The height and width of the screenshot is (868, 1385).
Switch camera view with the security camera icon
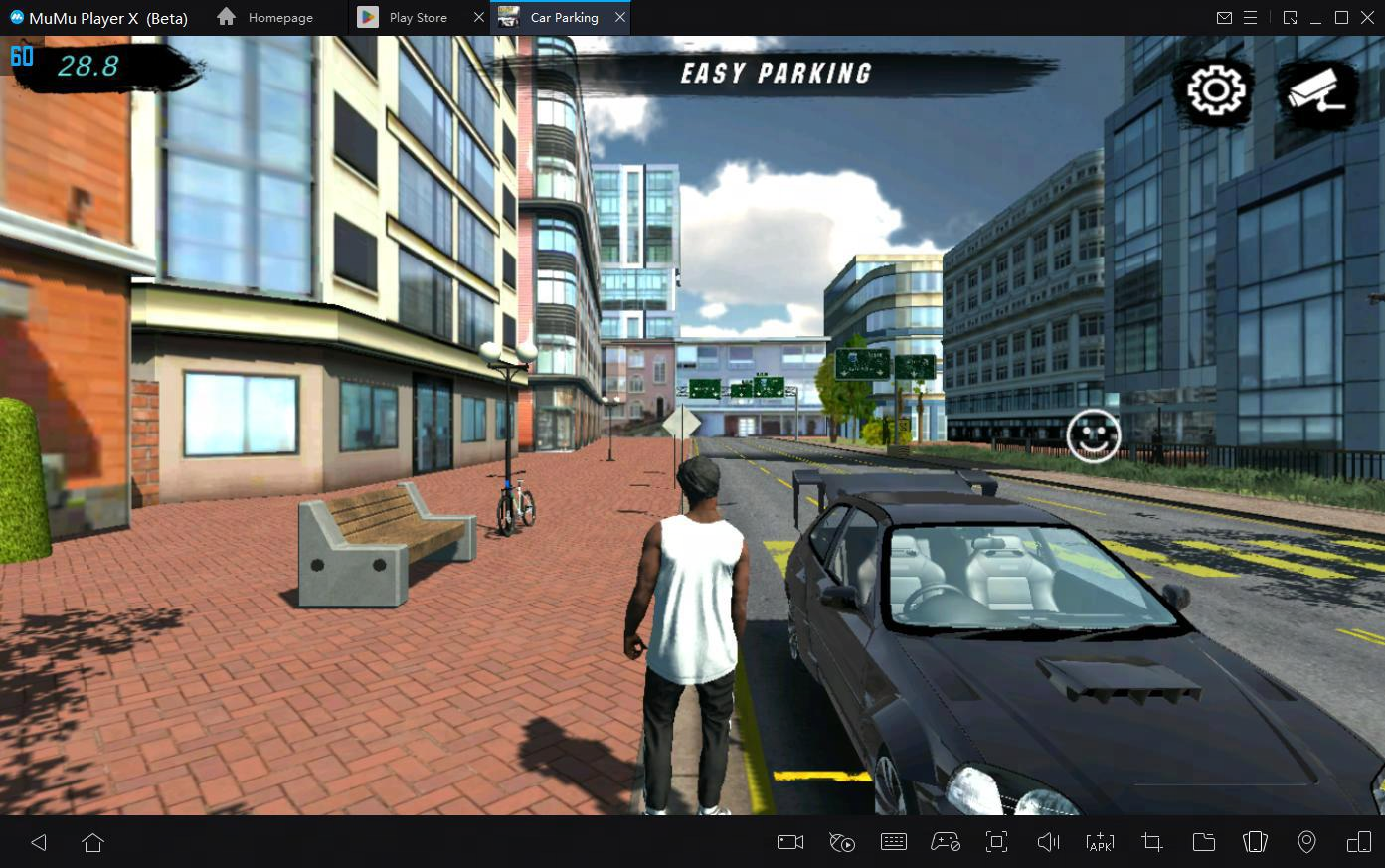coord(1316,91)
